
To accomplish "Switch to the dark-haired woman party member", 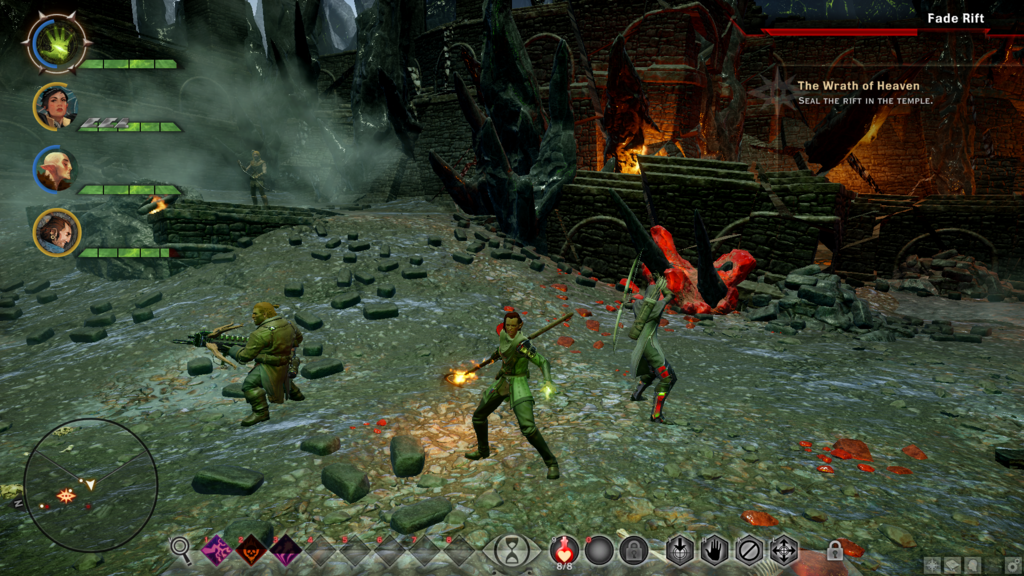I will [56, 106].
